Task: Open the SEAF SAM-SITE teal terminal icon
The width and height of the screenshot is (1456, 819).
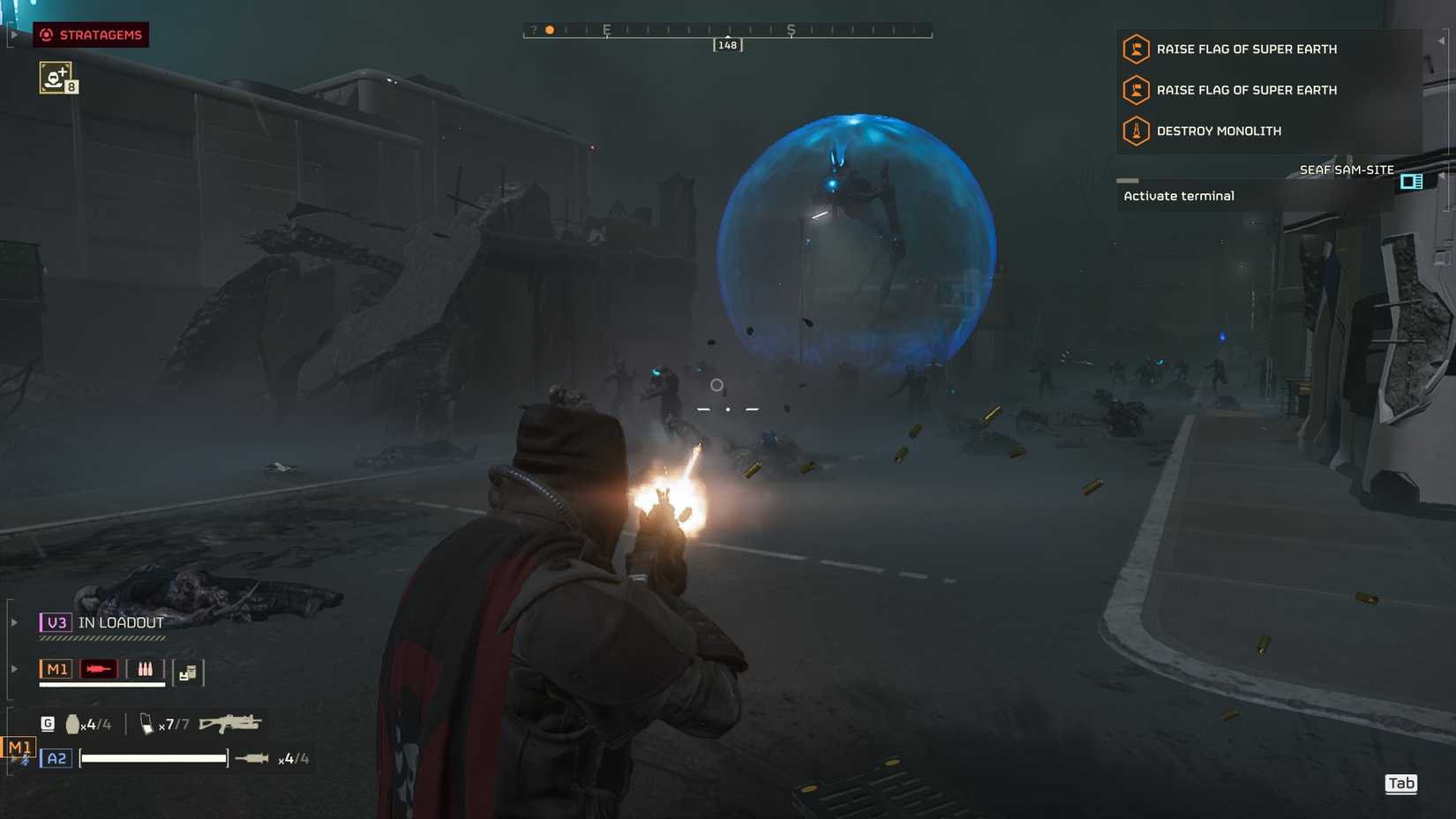Action: (1412, 182)
